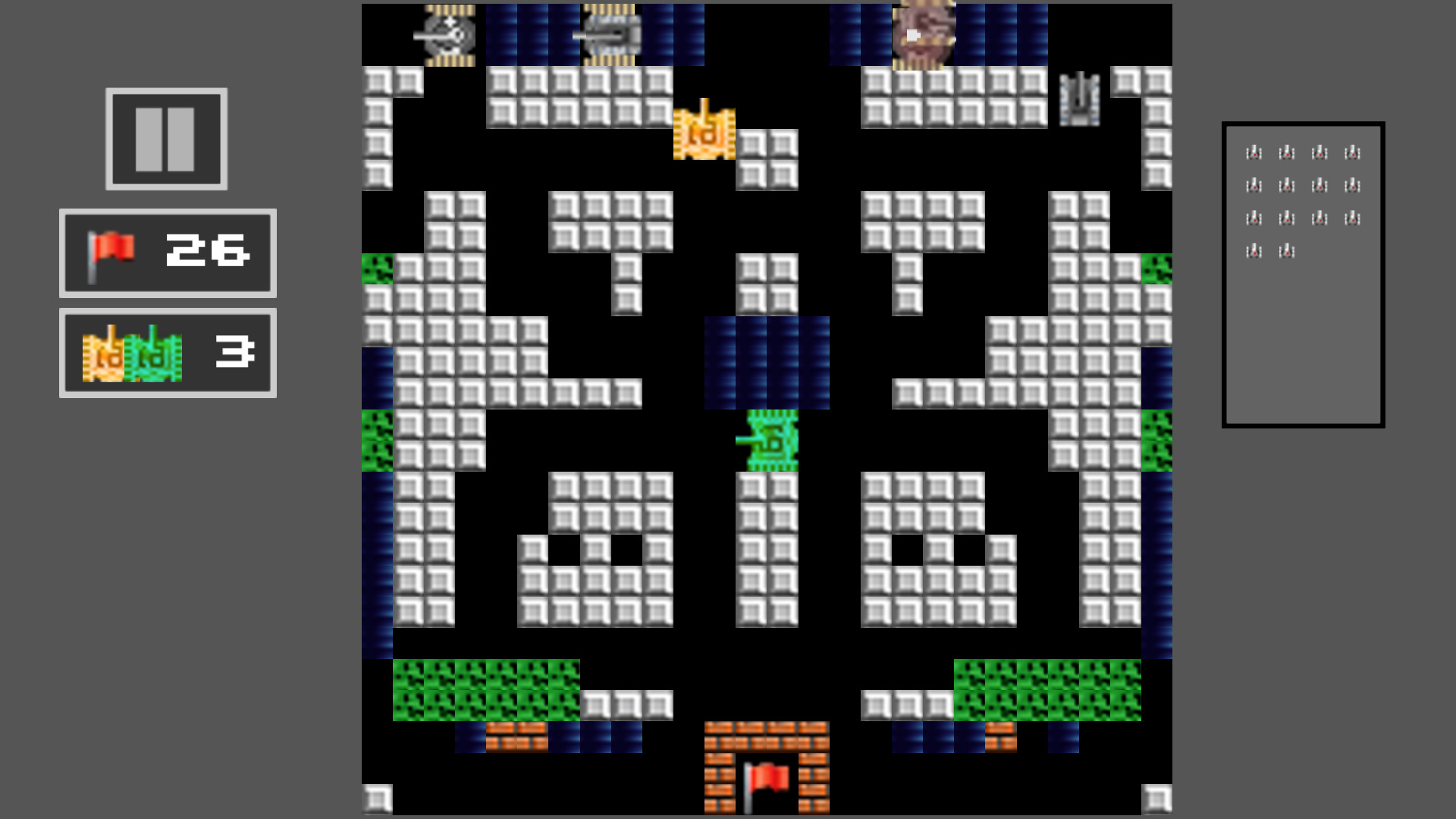Screen dimensions: 1456x819
Task: Click the last enemy tank icon in the reserve panel
Action: (x=1287, y=253)
